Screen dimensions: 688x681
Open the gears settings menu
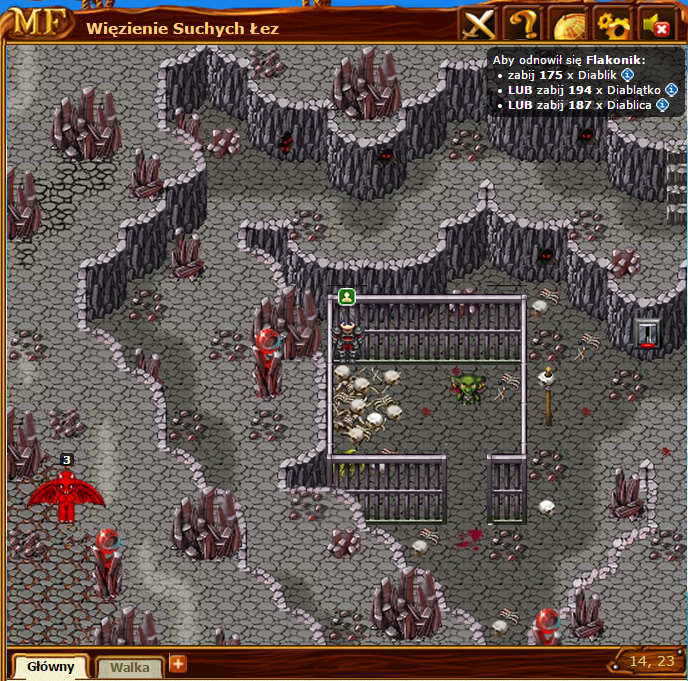click(611, 24)
